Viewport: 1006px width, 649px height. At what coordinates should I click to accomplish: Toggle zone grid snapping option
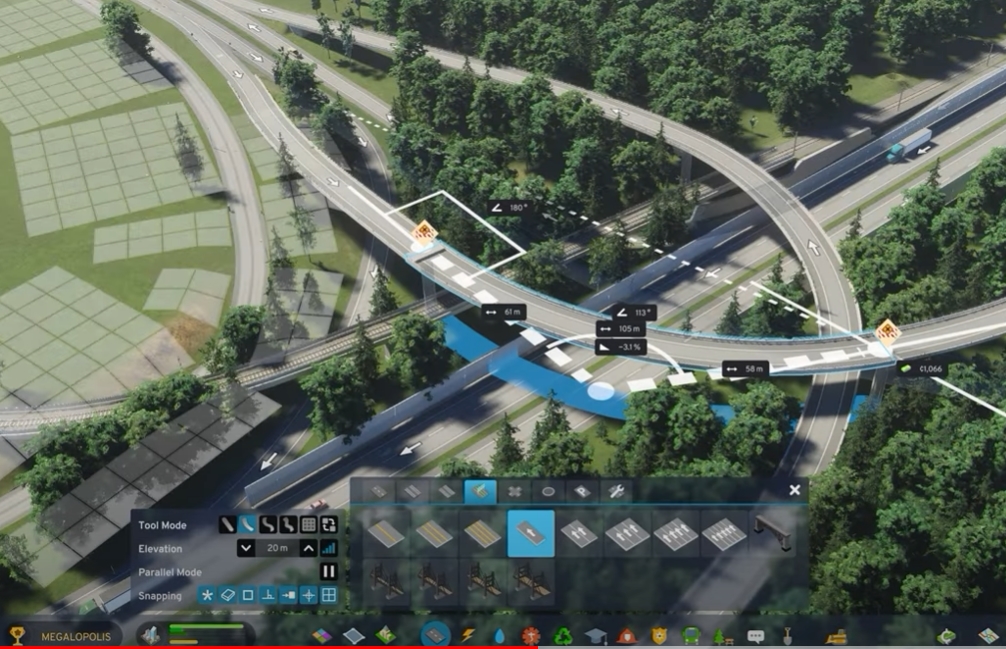point(329,596)
